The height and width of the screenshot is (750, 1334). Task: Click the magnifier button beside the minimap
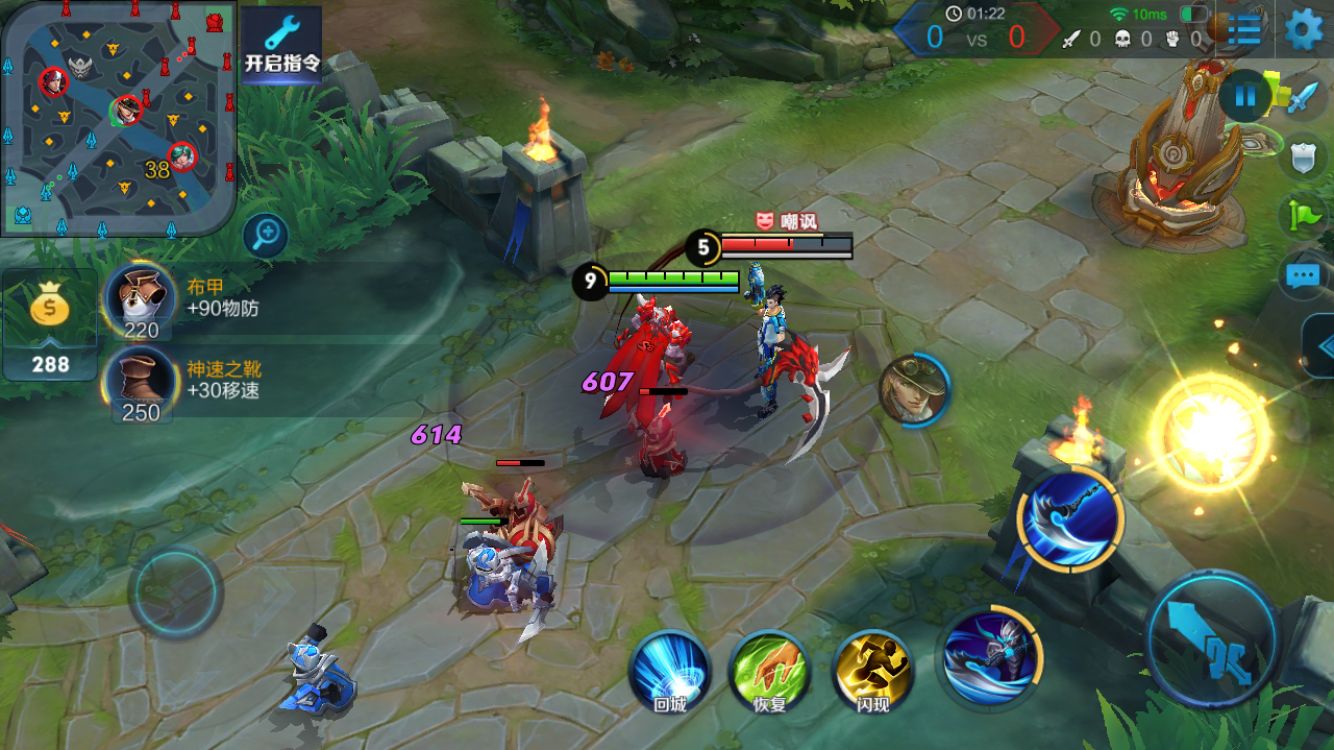click(266, 236)
